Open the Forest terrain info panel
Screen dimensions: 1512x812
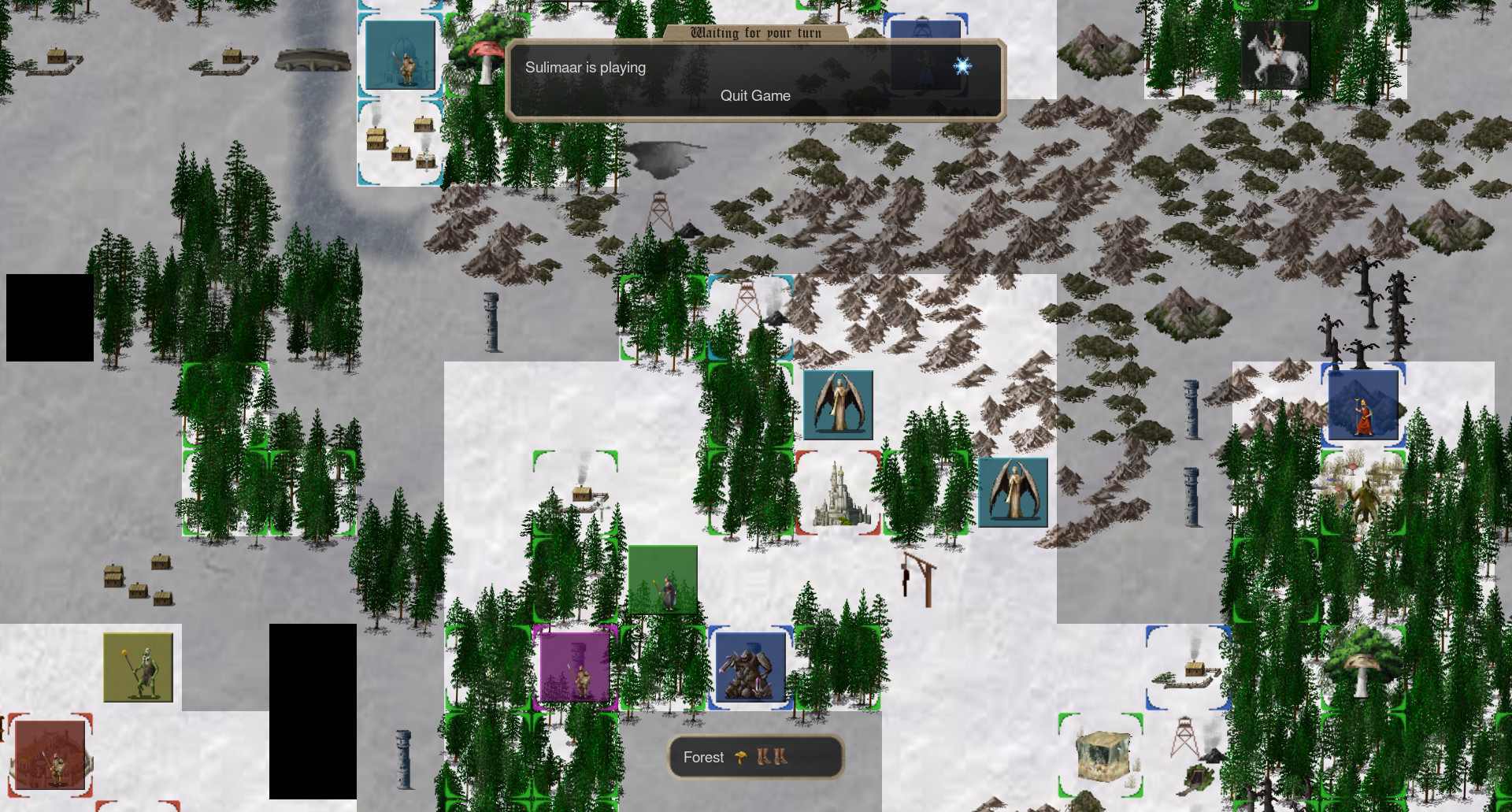[703, 757]
